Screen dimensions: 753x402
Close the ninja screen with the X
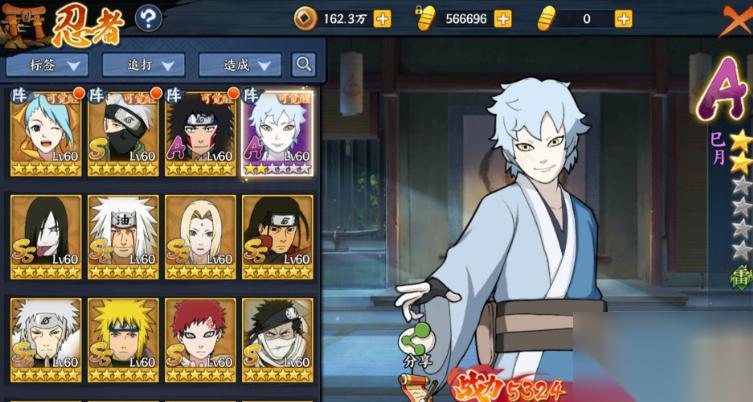click(x=736, y=17)
